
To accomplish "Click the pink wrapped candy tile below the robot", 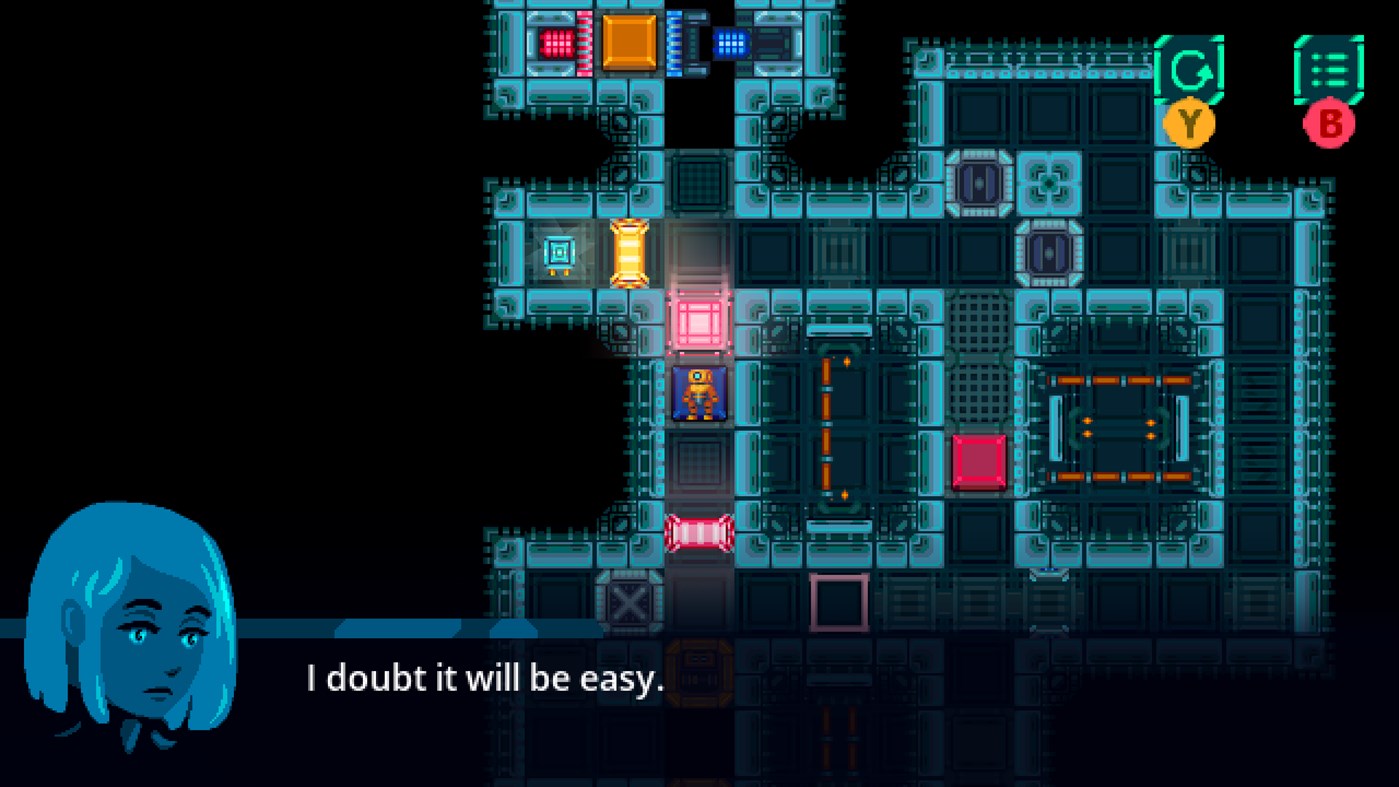I will click(x=702, y=533).
